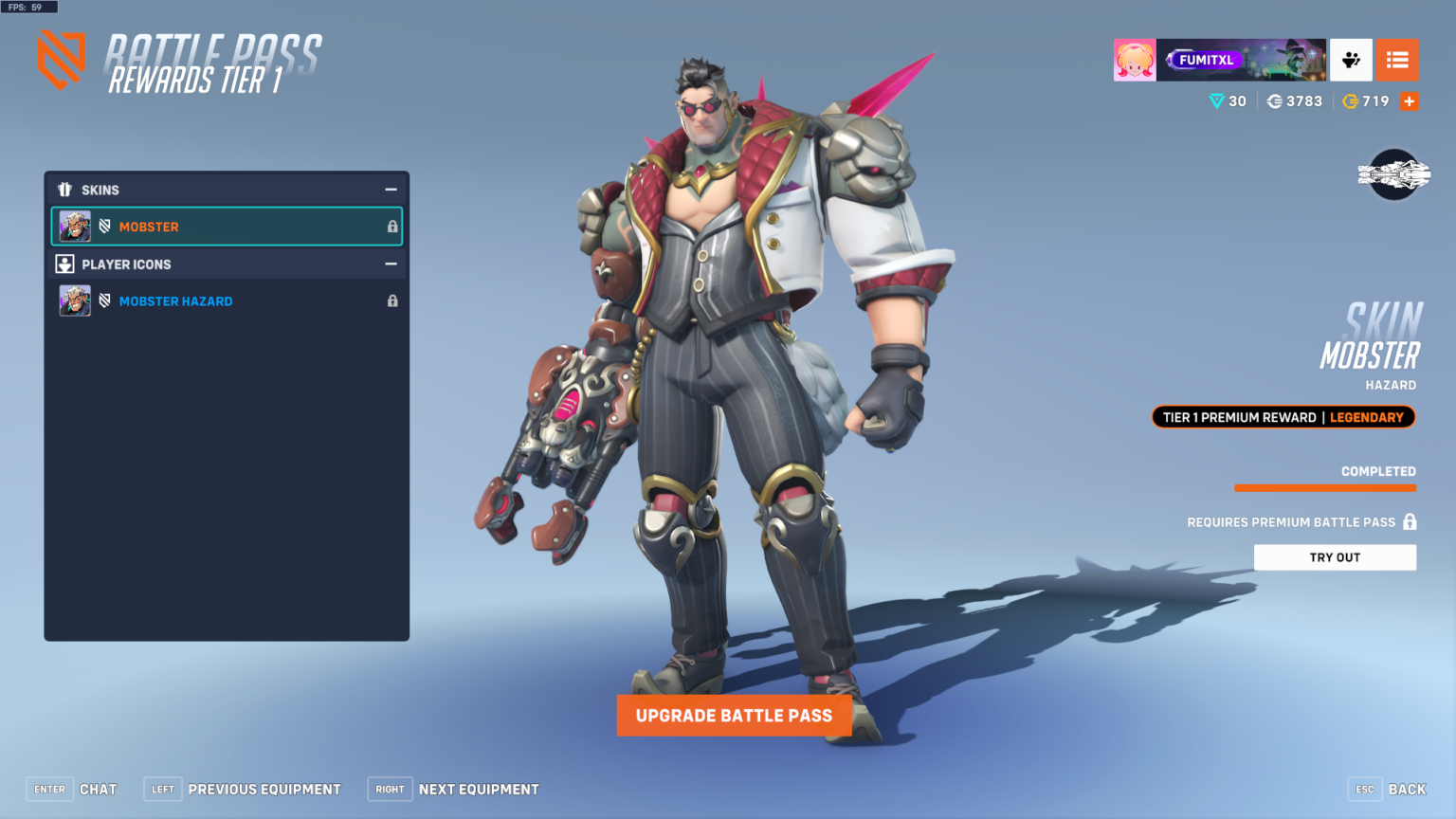Collapse the PLAYER ICONS category
The image size is (1456, 819).
click(391, 264)
